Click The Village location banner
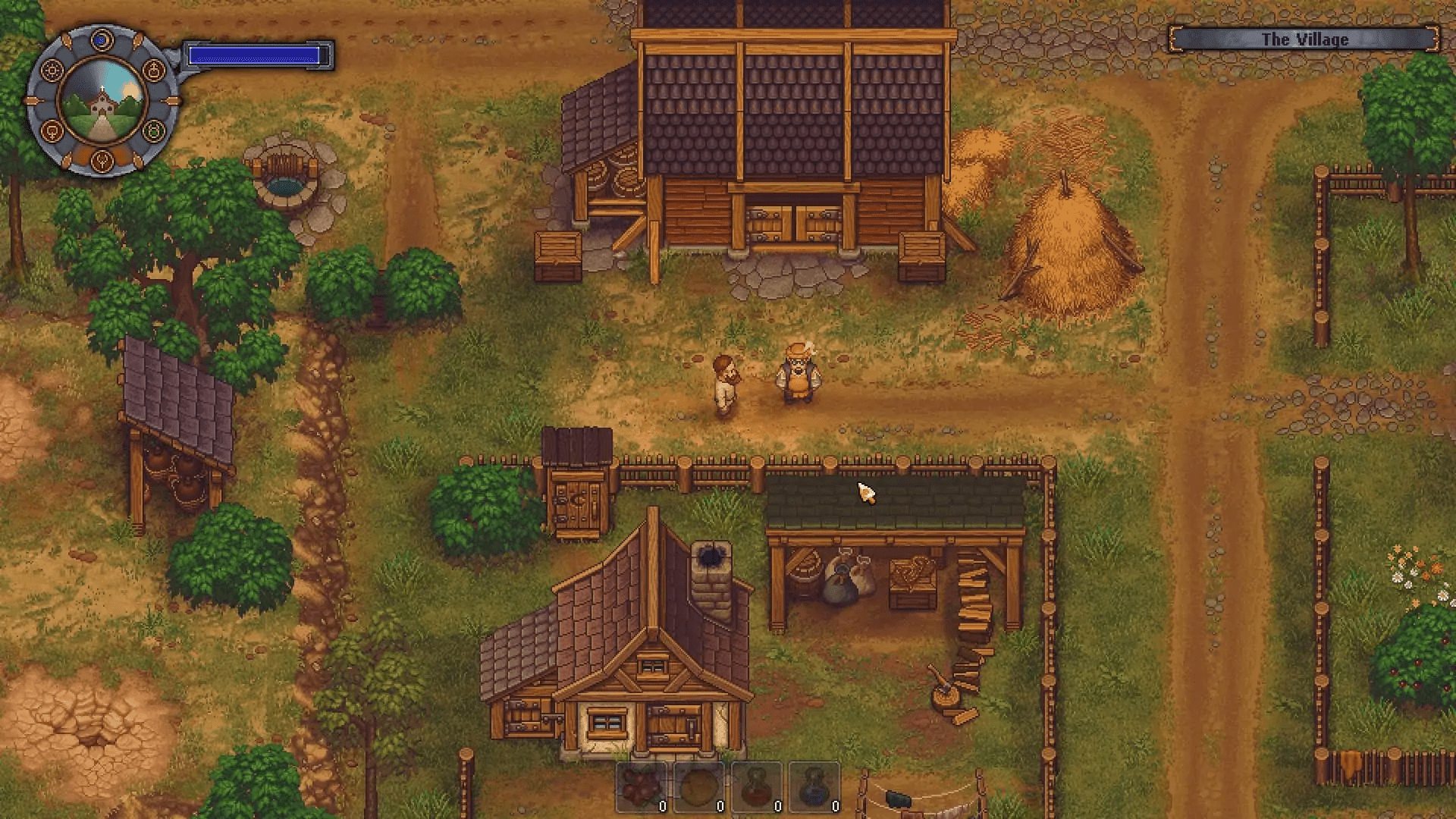This screenshot has width=1456, height=819. point(1306,39)
